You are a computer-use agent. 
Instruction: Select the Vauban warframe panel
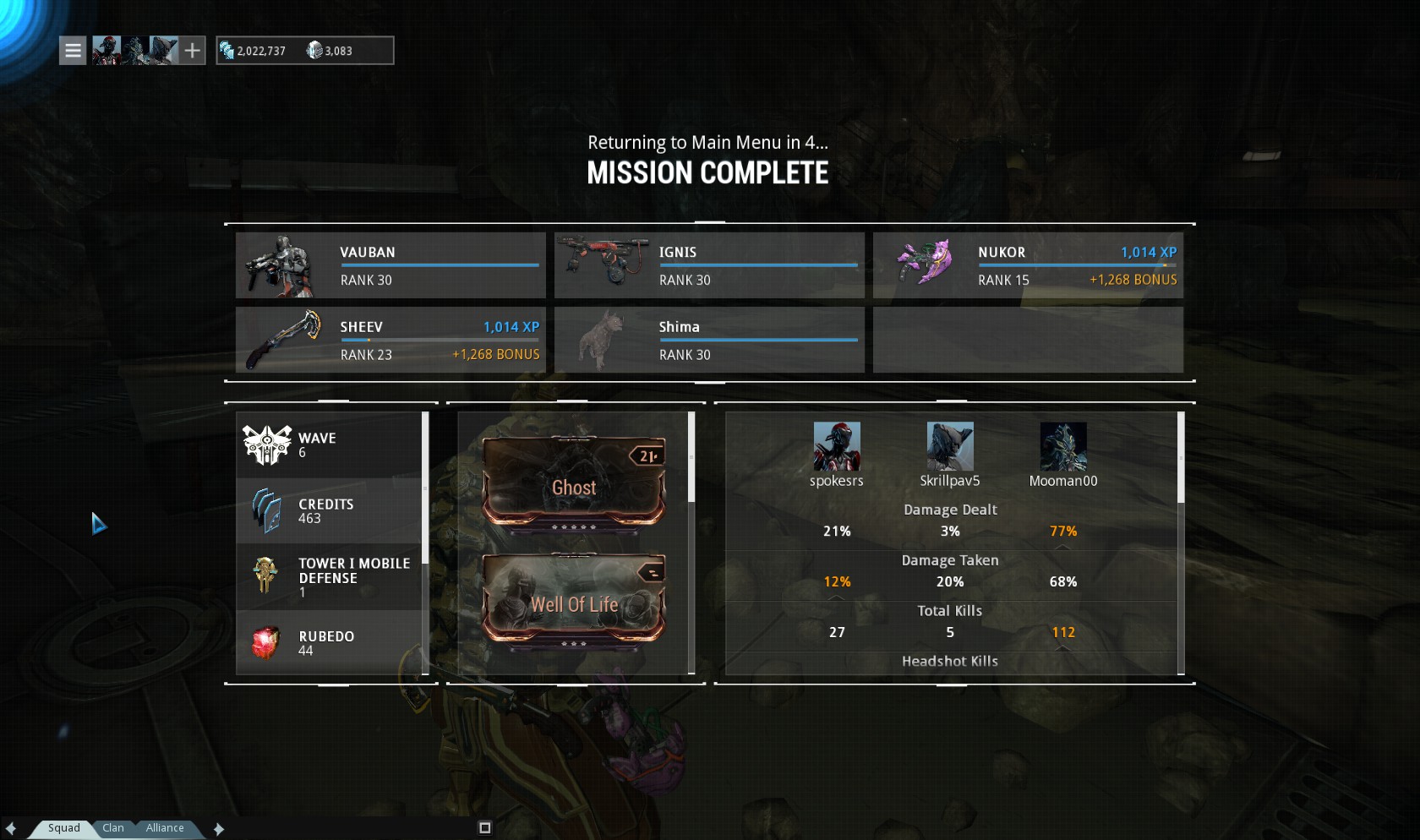tap(390, 265)
